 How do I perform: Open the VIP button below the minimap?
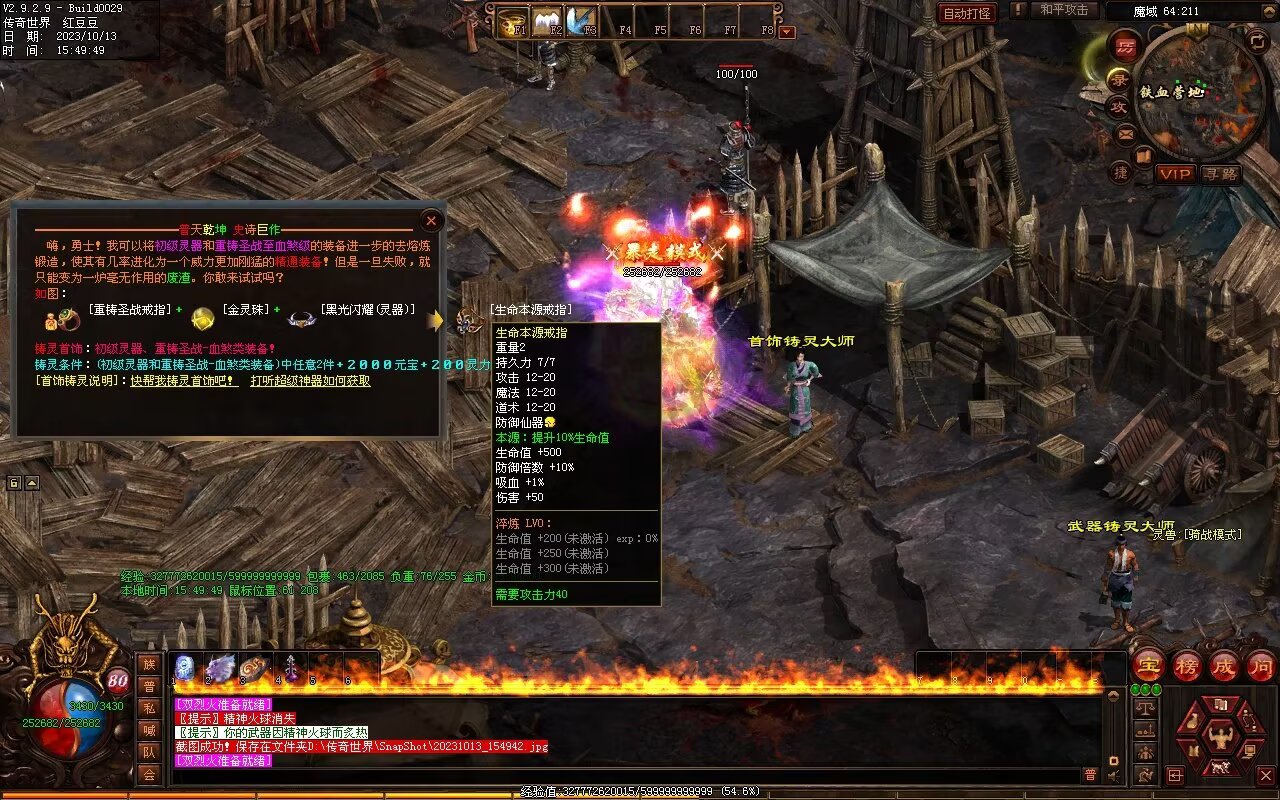[1175, 174]
